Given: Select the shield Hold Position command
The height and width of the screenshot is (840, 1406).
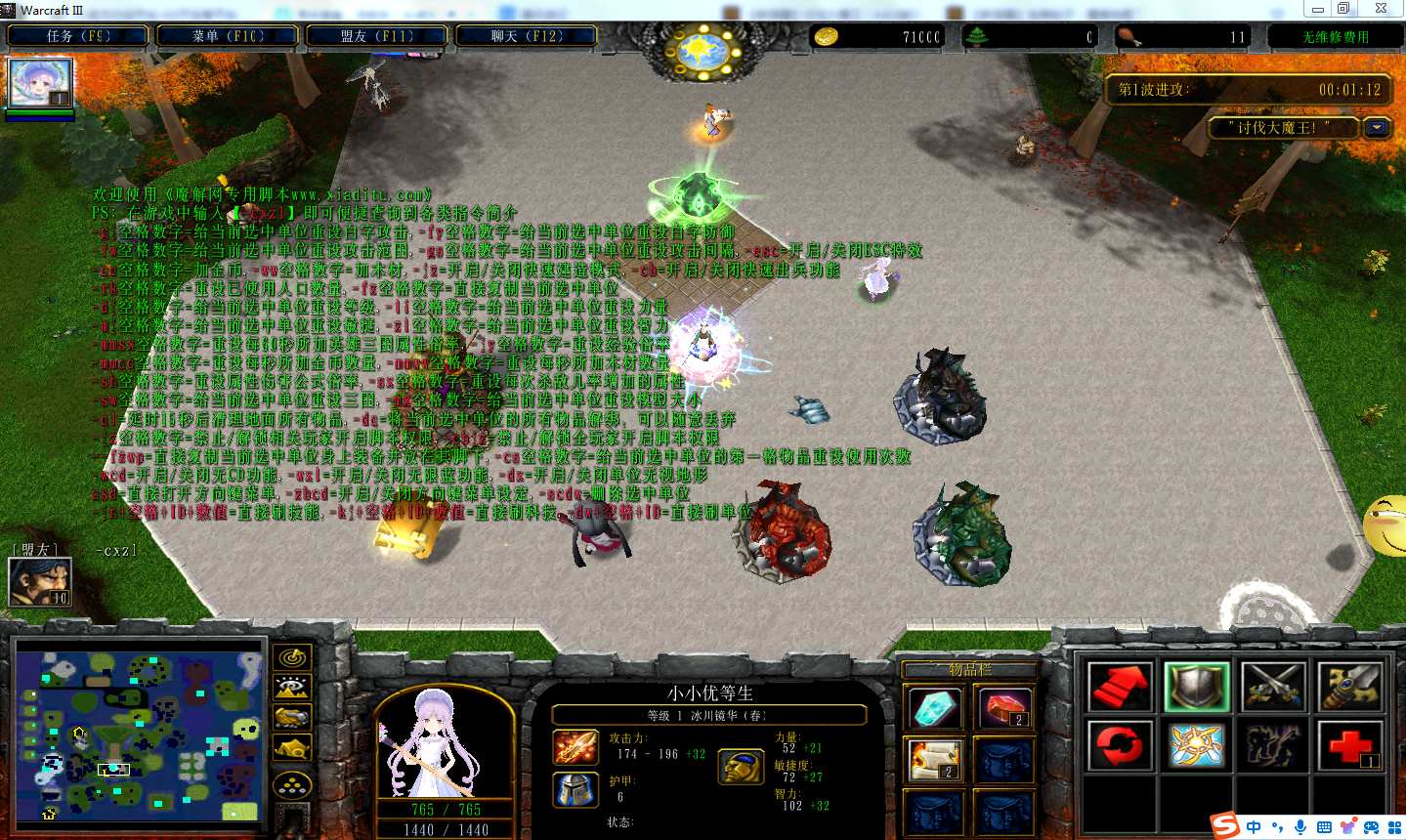Looking at the screenshot, I should (1197, 687).
